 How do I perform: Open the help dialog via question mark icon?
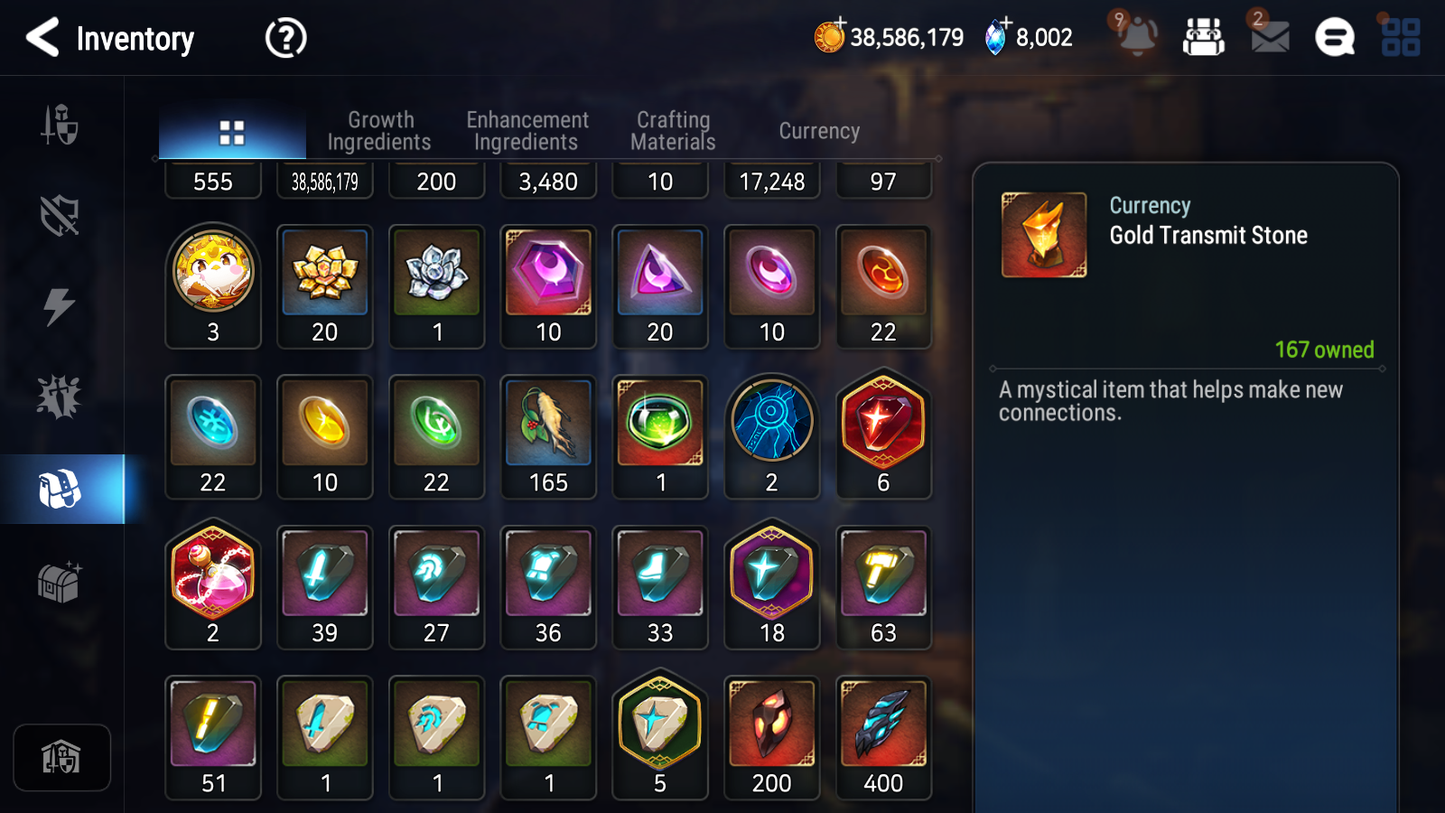[286, 37]
